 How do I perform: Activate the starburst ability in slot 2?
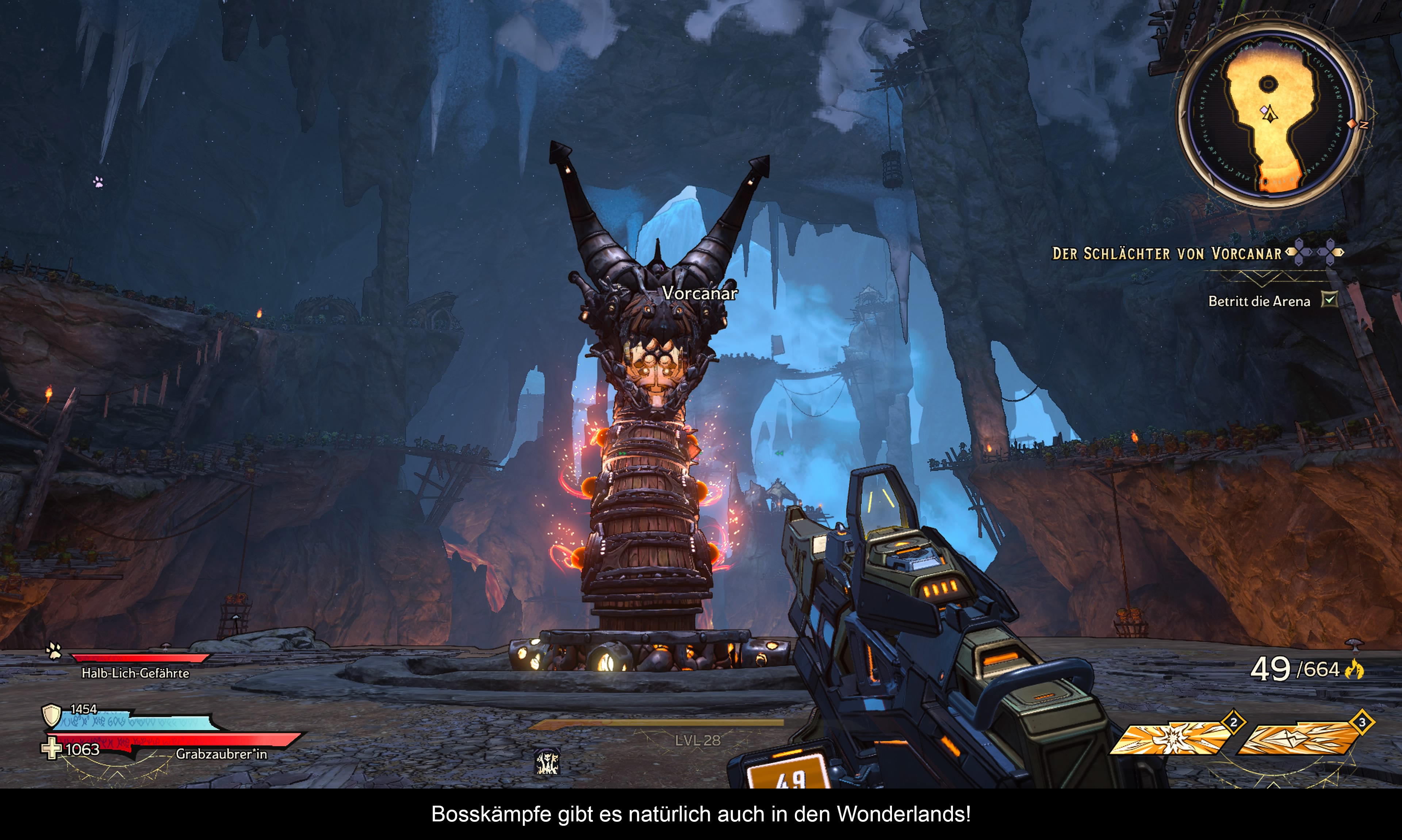click(1171, 738)
